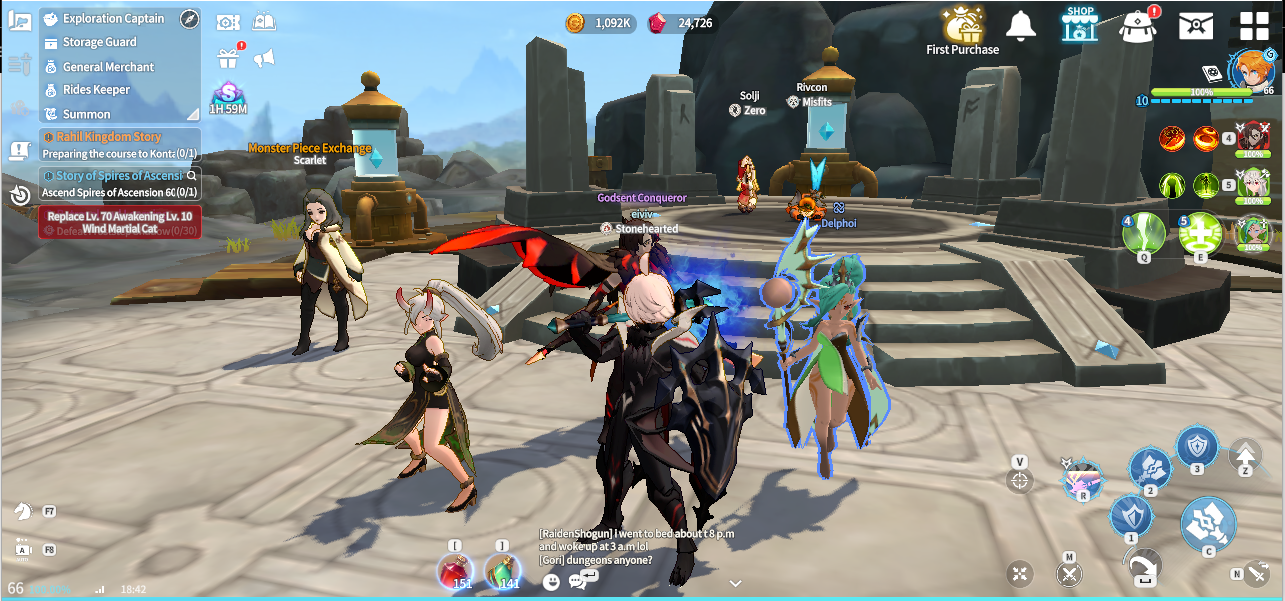Open the Shop
This screenshot has width=1285, height=601.
pyautogui.click(x=1080, y=25)
